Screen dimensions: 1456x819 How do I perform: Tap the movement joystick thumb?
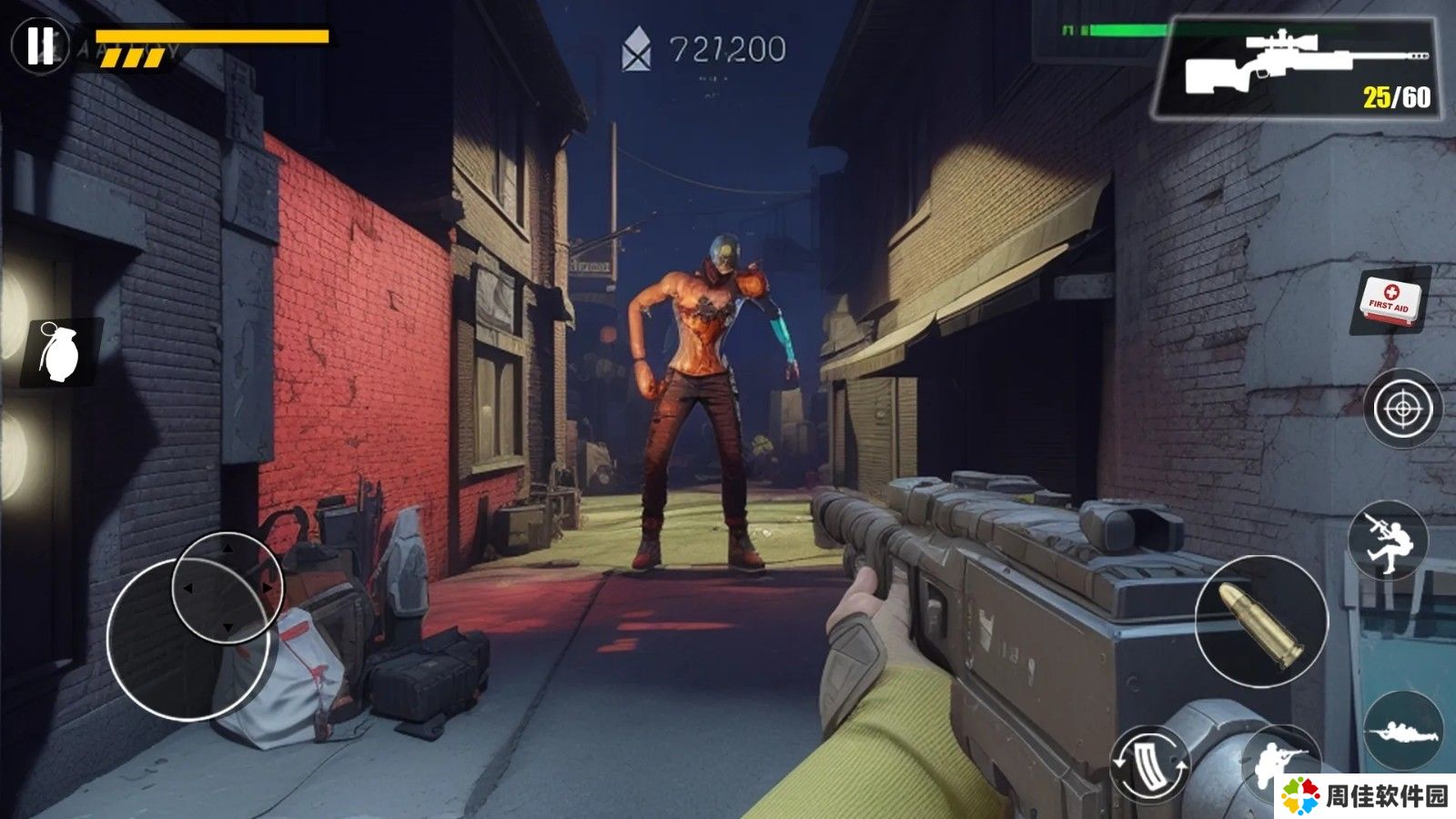(x=227, y=588)
